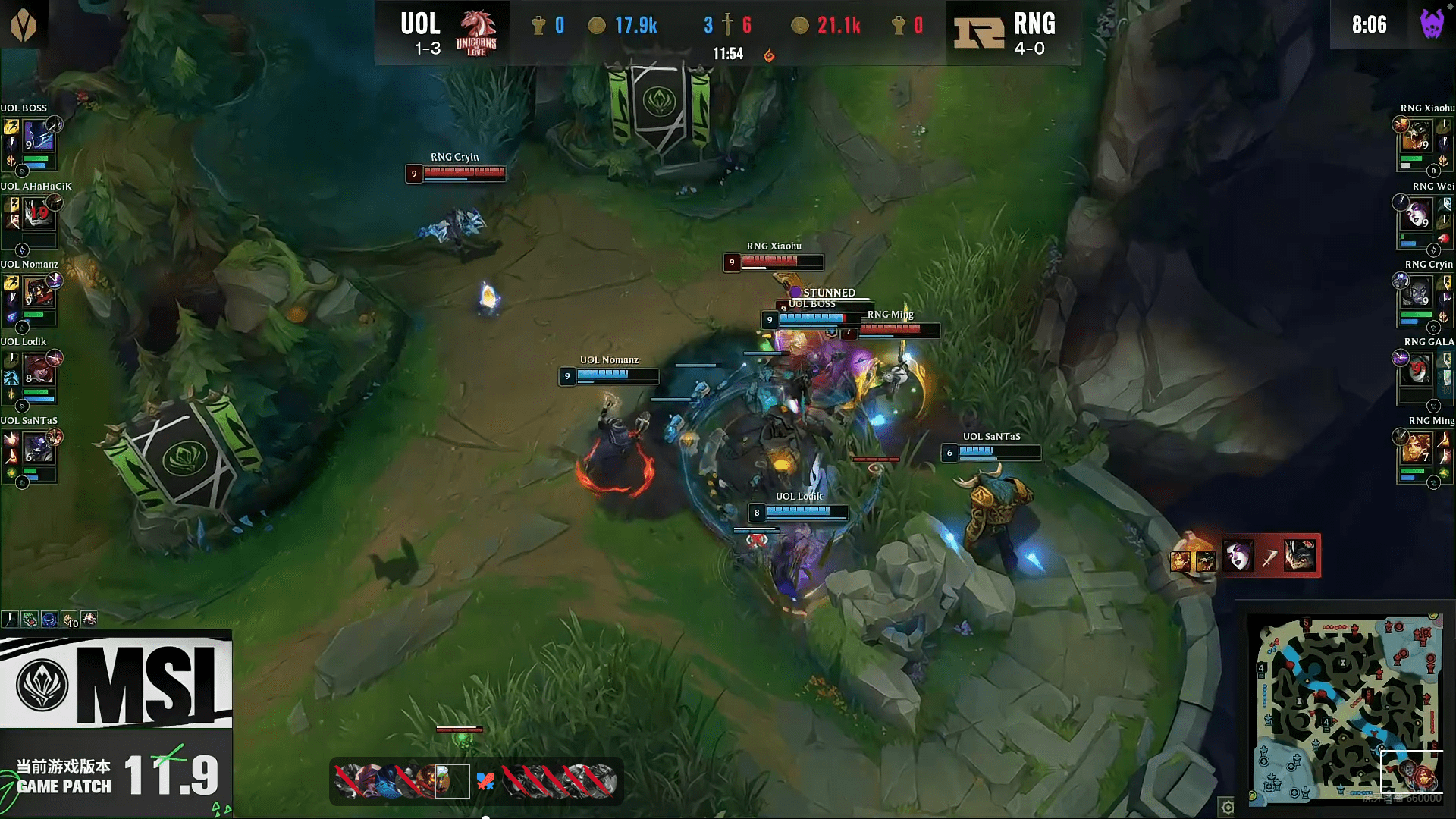The height and width of the screenshot is (819, 1456).
Task: Click the minimap
Action: [1346, 708]
